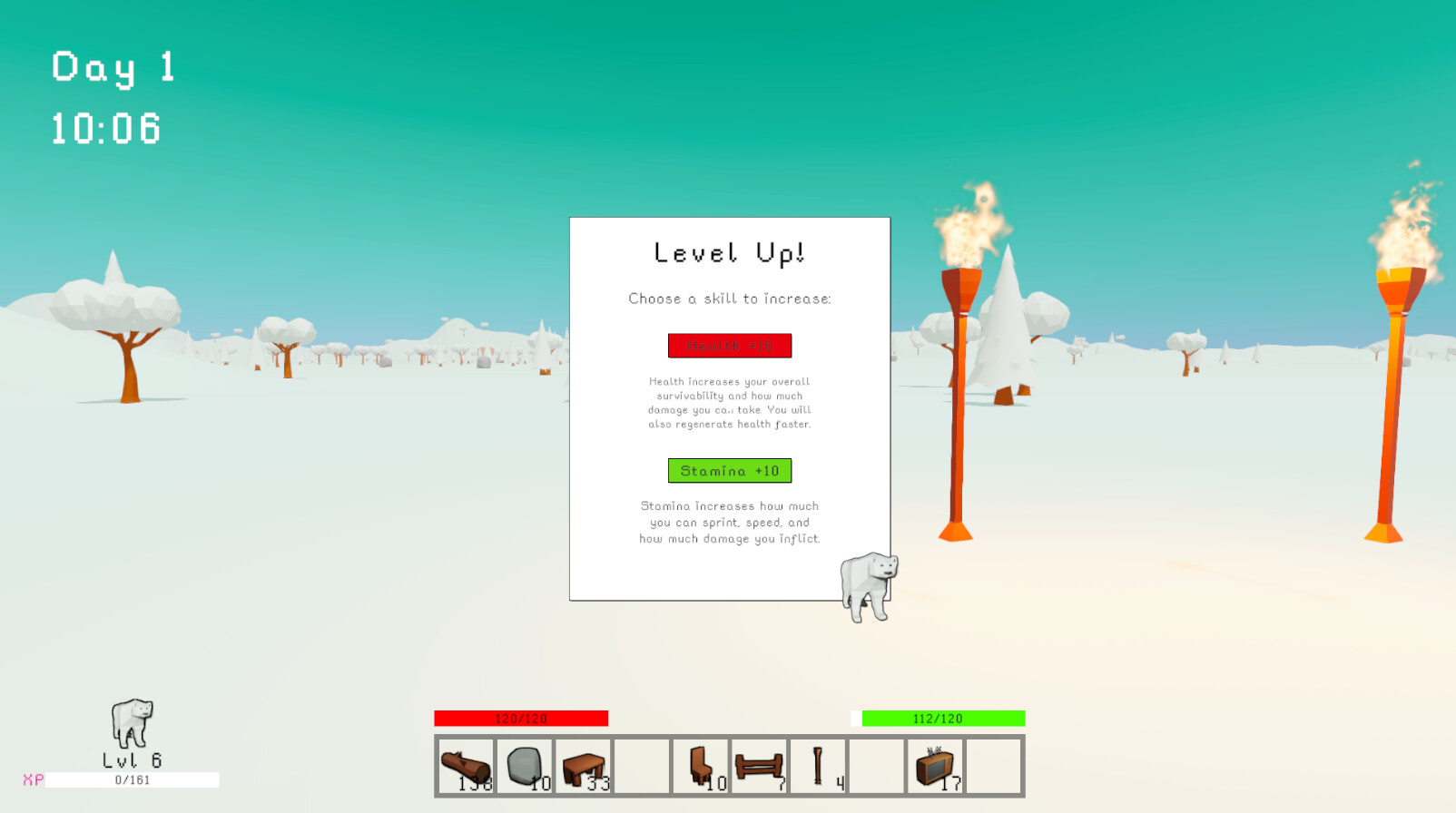Click the green 112/120 stamina bar
The height and width of the screenshot is (813, 1456).
tap(942, 718)
